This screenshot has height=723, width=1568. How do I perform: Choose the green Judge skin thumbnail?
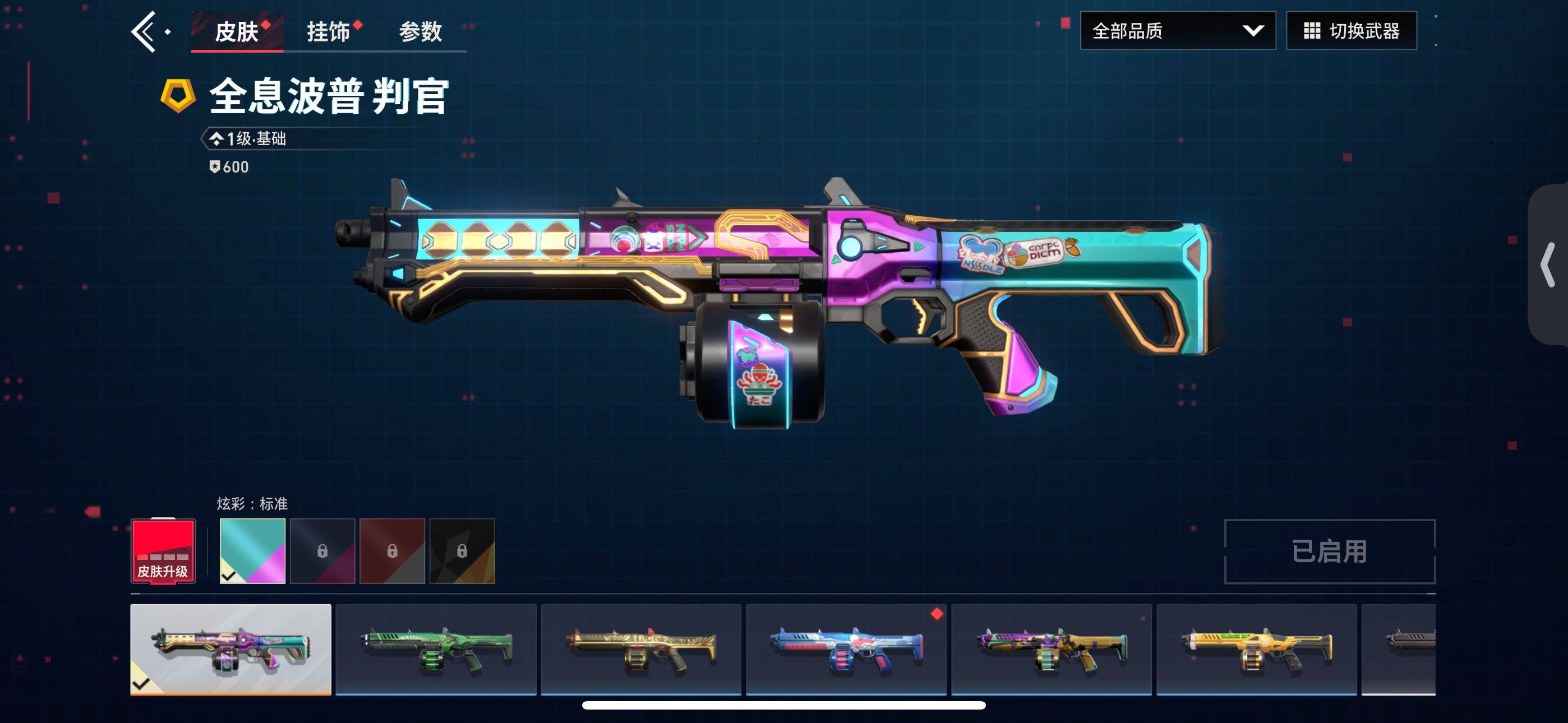point(436,650)
